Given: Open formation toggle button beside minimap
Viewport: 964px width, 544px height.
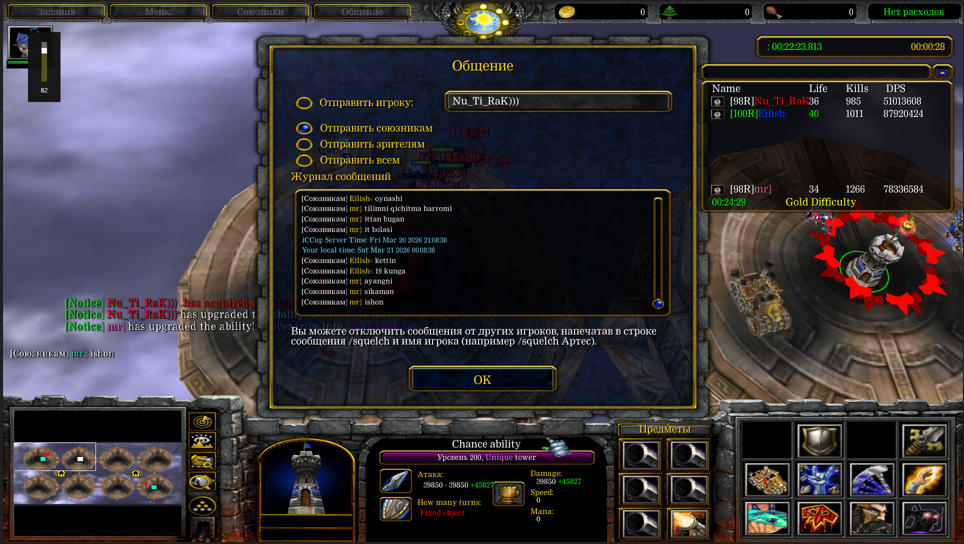Looking at the screenshot, I should [x=202, y=506].
